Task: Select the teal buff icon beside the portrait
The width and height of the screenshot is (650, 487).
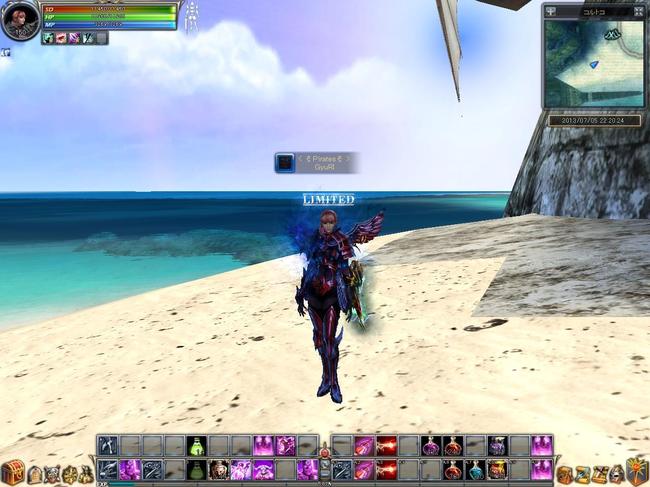Action: (x=48, y=38)
